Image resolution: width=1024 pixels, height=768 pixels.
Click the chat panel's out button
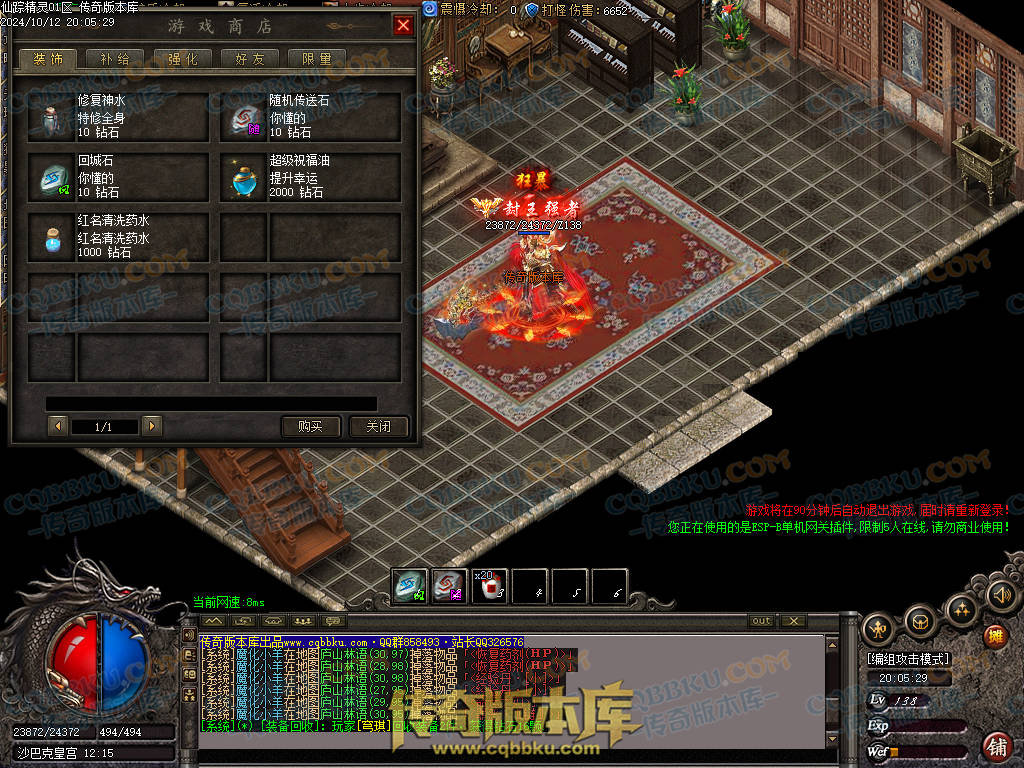tap(762, 621)
